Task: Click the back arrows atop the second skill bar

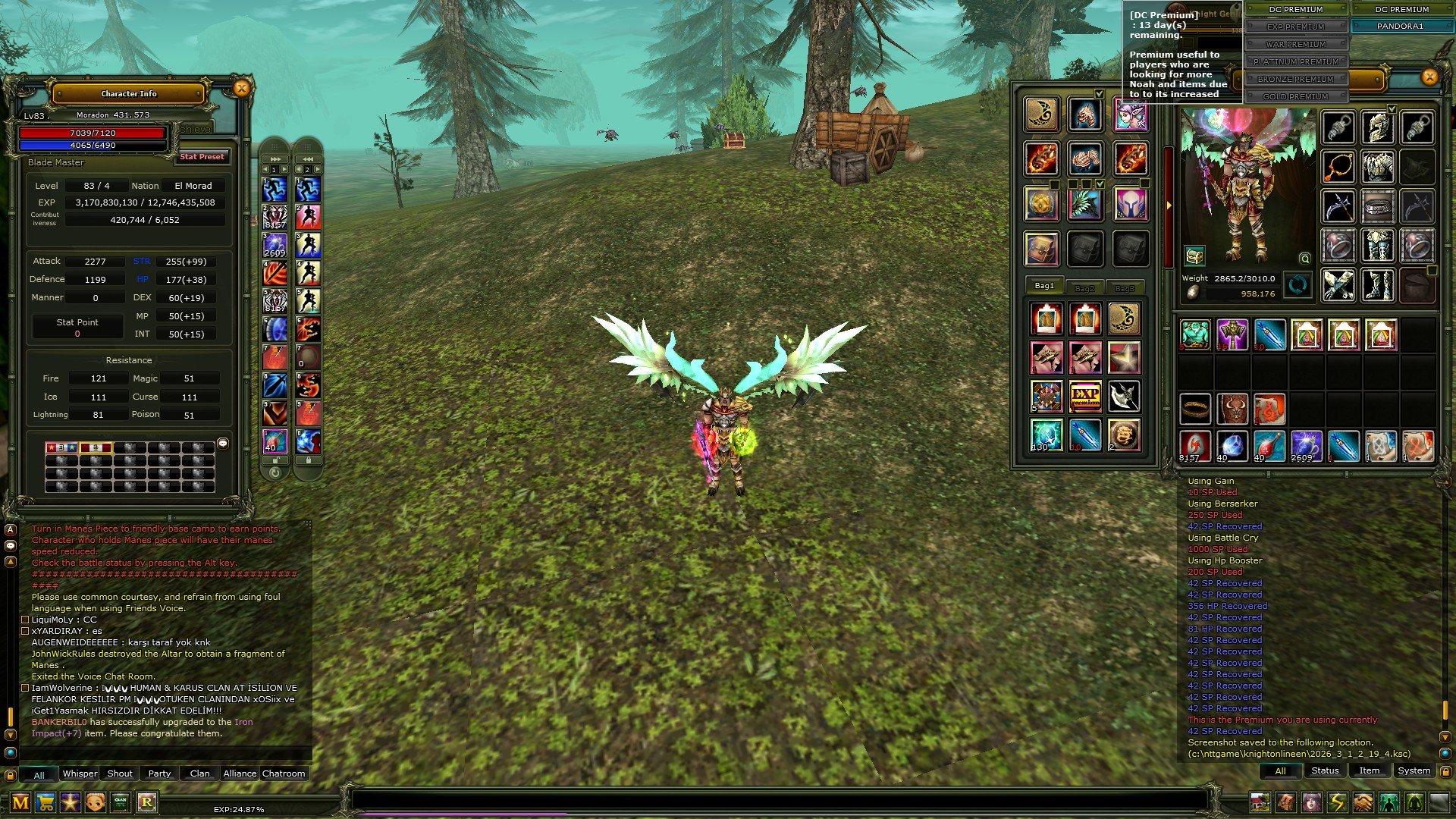Action: [307, 158]
